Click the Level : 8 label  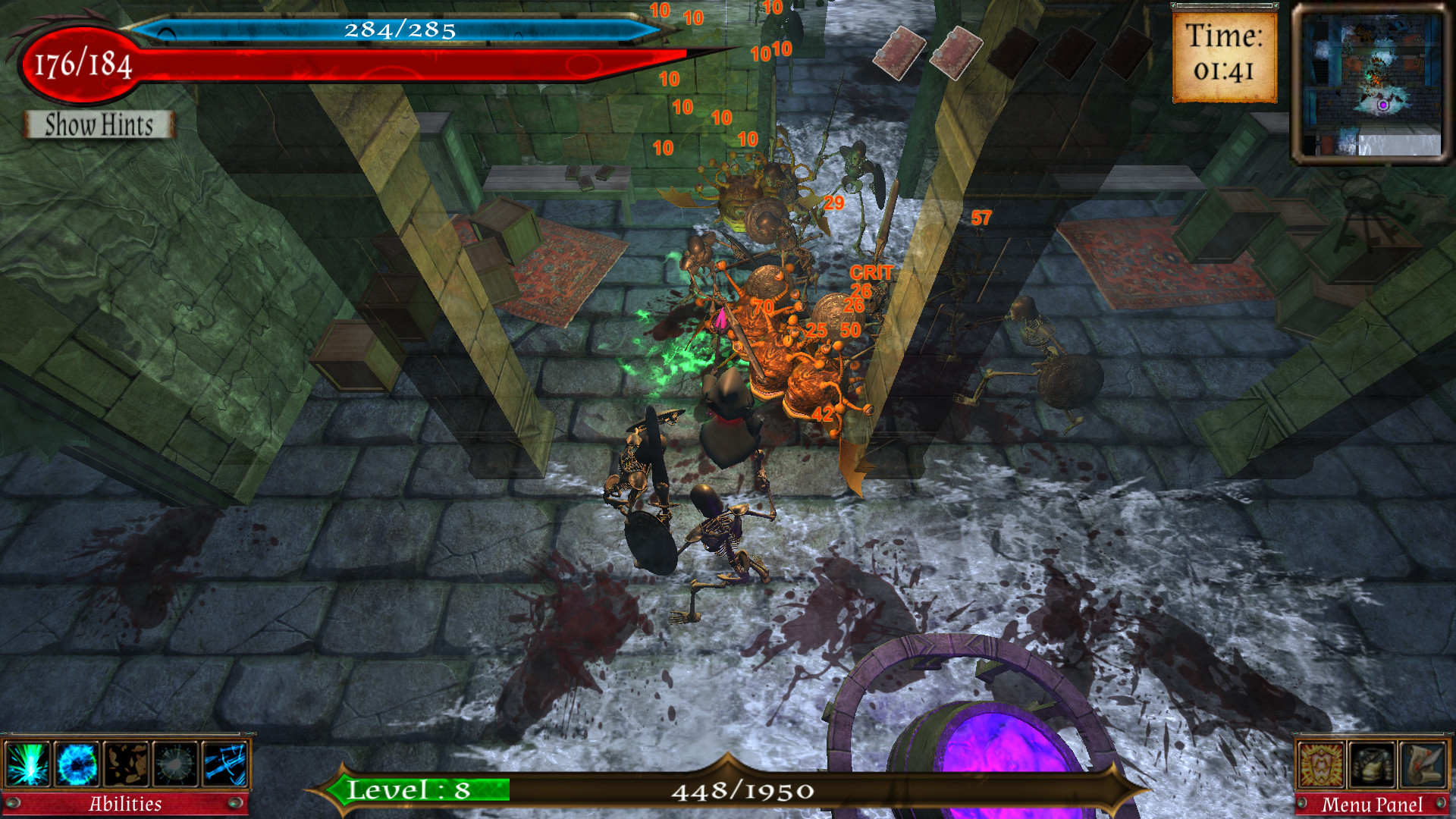(409, 792)
